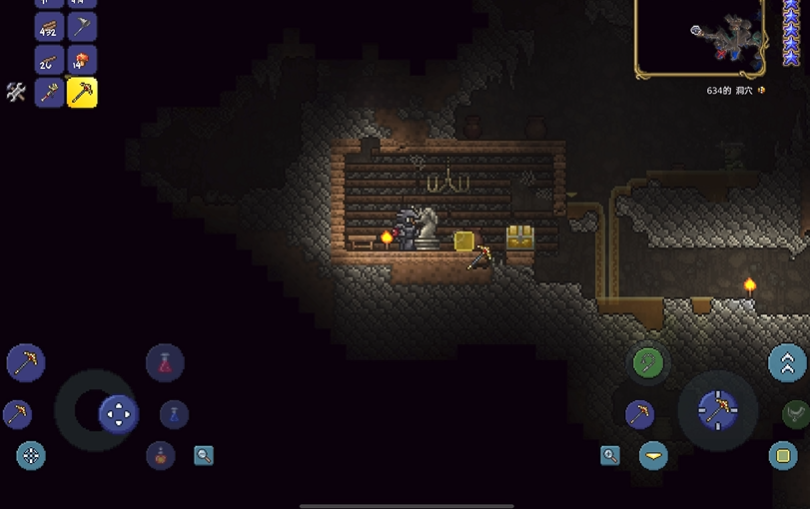The width and height of the screenshot is (810, 509).
Task: Tap the yellow square button
Action: (x=783, y=456)
